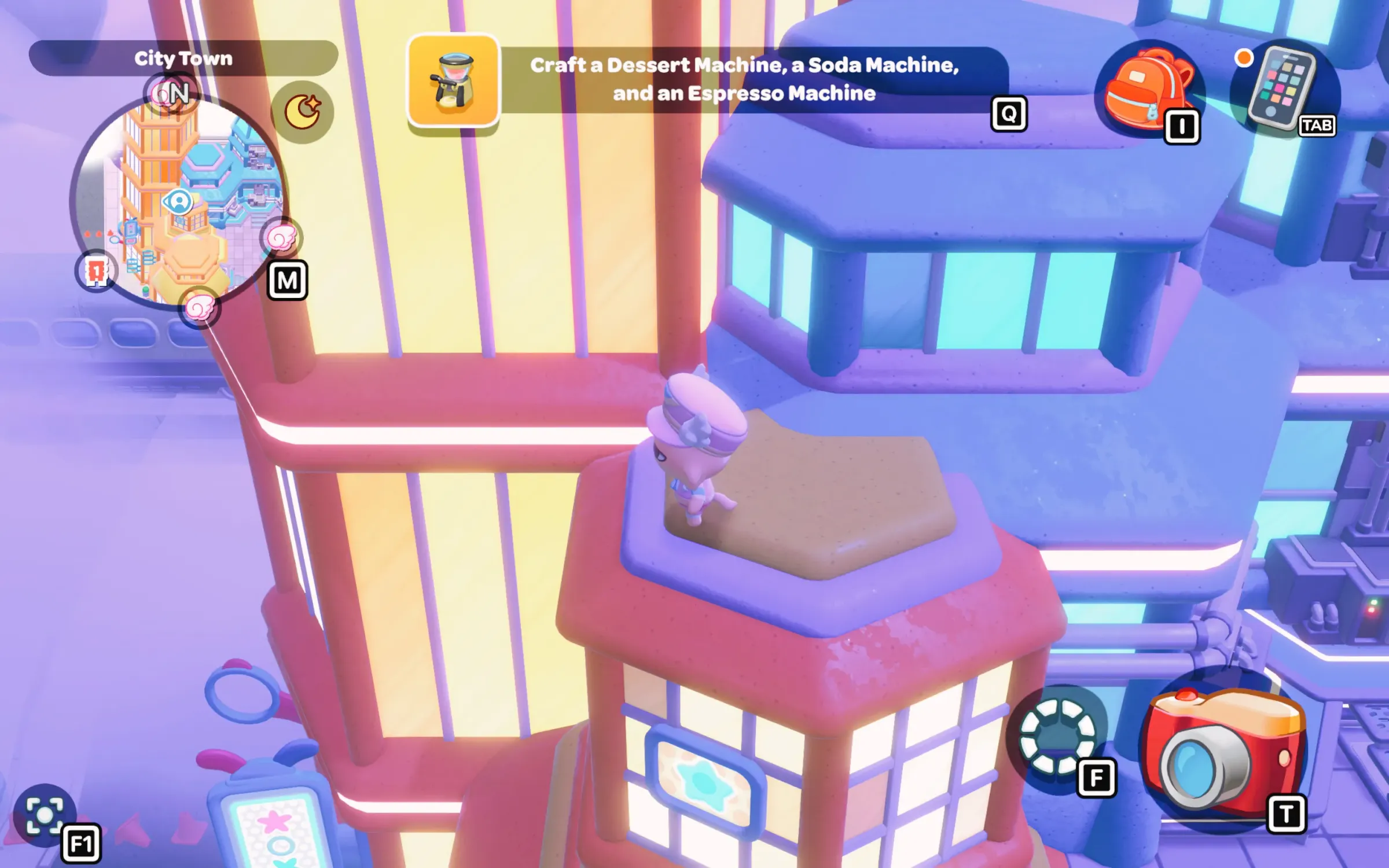Screen dimensions: 1389x868
Task: Click the crescent moon night icon
Action: coord(302,112)
